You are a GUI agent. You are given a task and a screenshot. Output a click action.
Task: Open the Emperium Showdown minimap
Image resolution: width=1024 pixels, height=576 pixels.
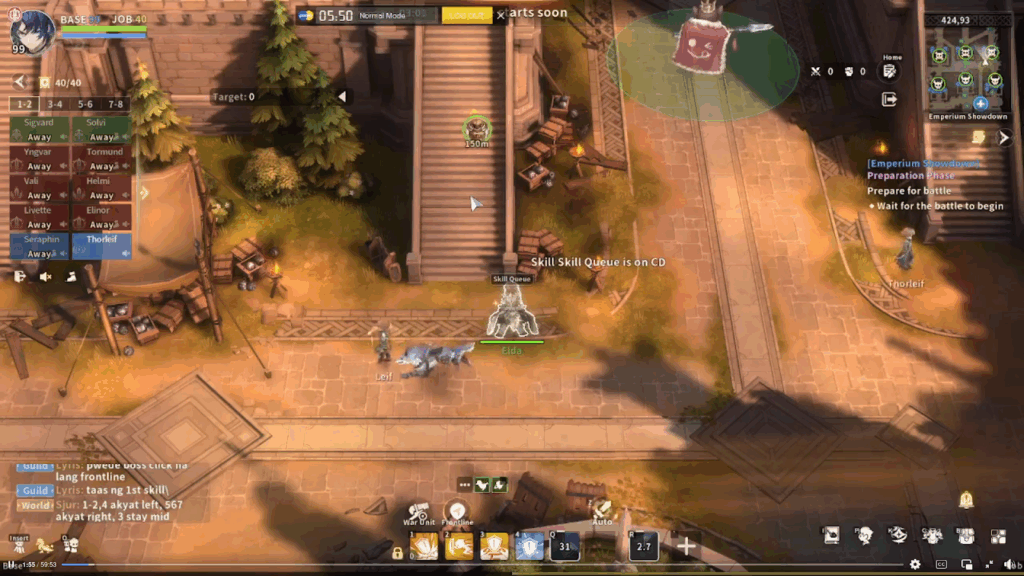tap(966, 68)
